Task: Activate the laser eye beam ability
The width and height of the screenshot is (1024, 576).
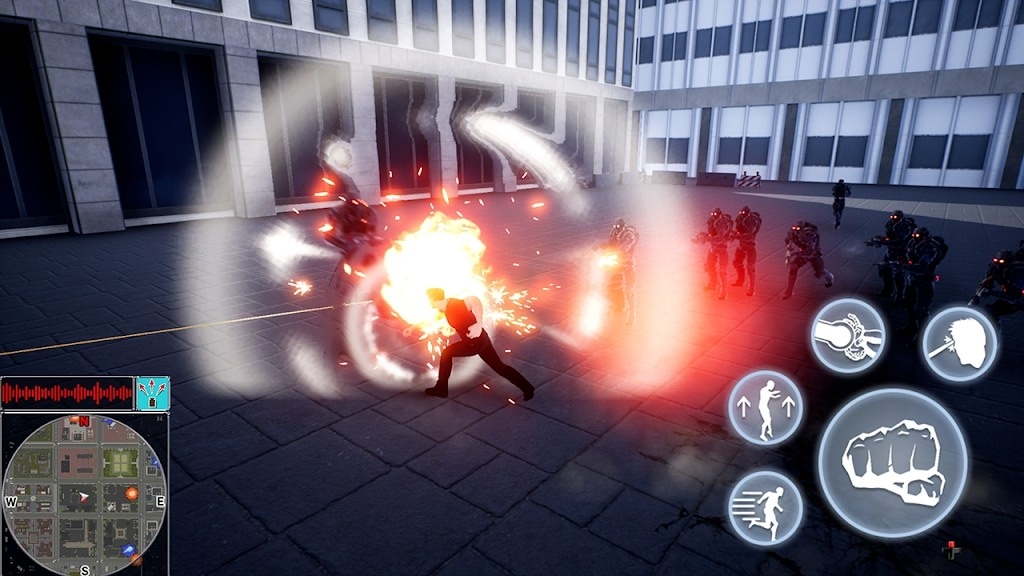Action: 959,345
